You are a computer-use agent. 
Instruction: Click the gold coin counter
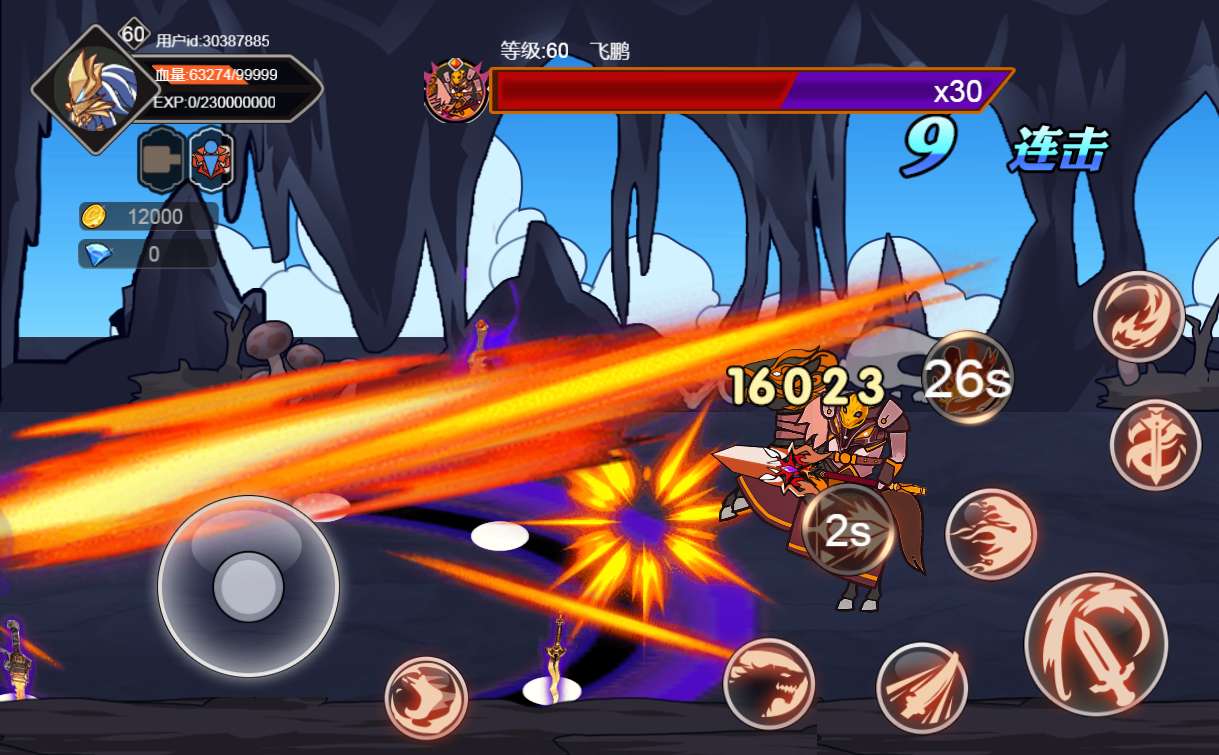tap(148, 216)
